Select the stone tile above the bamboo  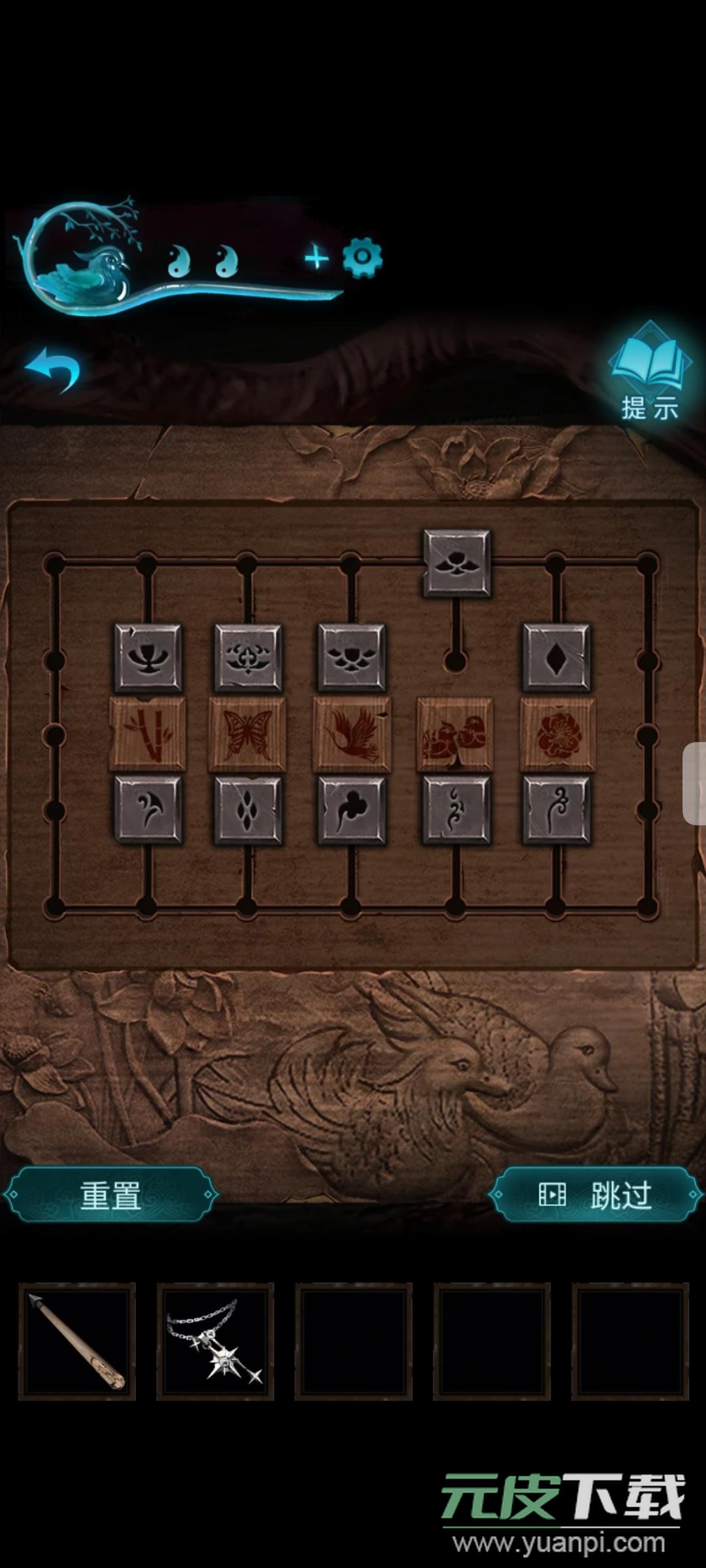click(x=148, y=658)
